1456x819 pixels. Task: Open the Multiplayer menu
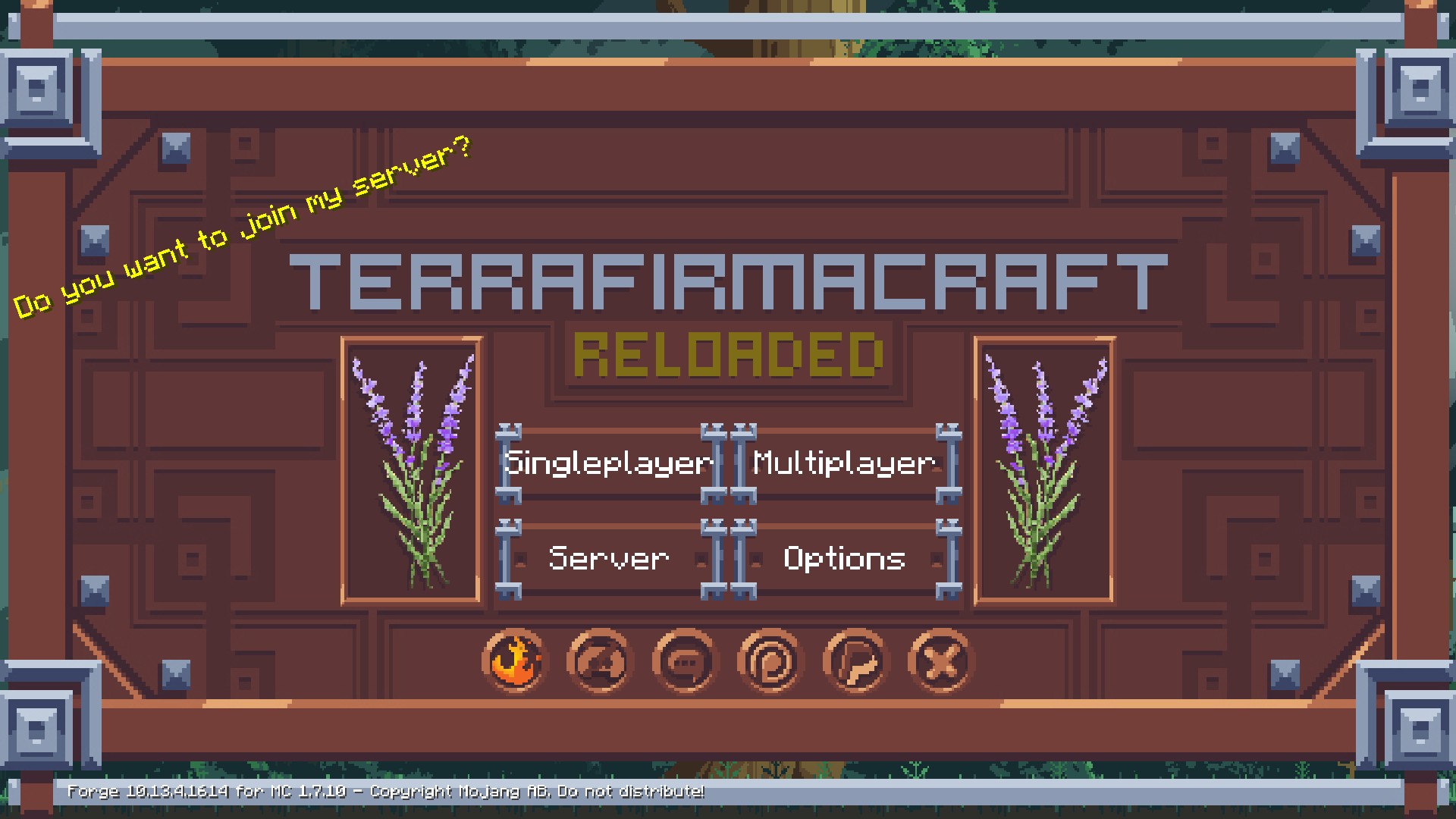(x=844, y=463)
